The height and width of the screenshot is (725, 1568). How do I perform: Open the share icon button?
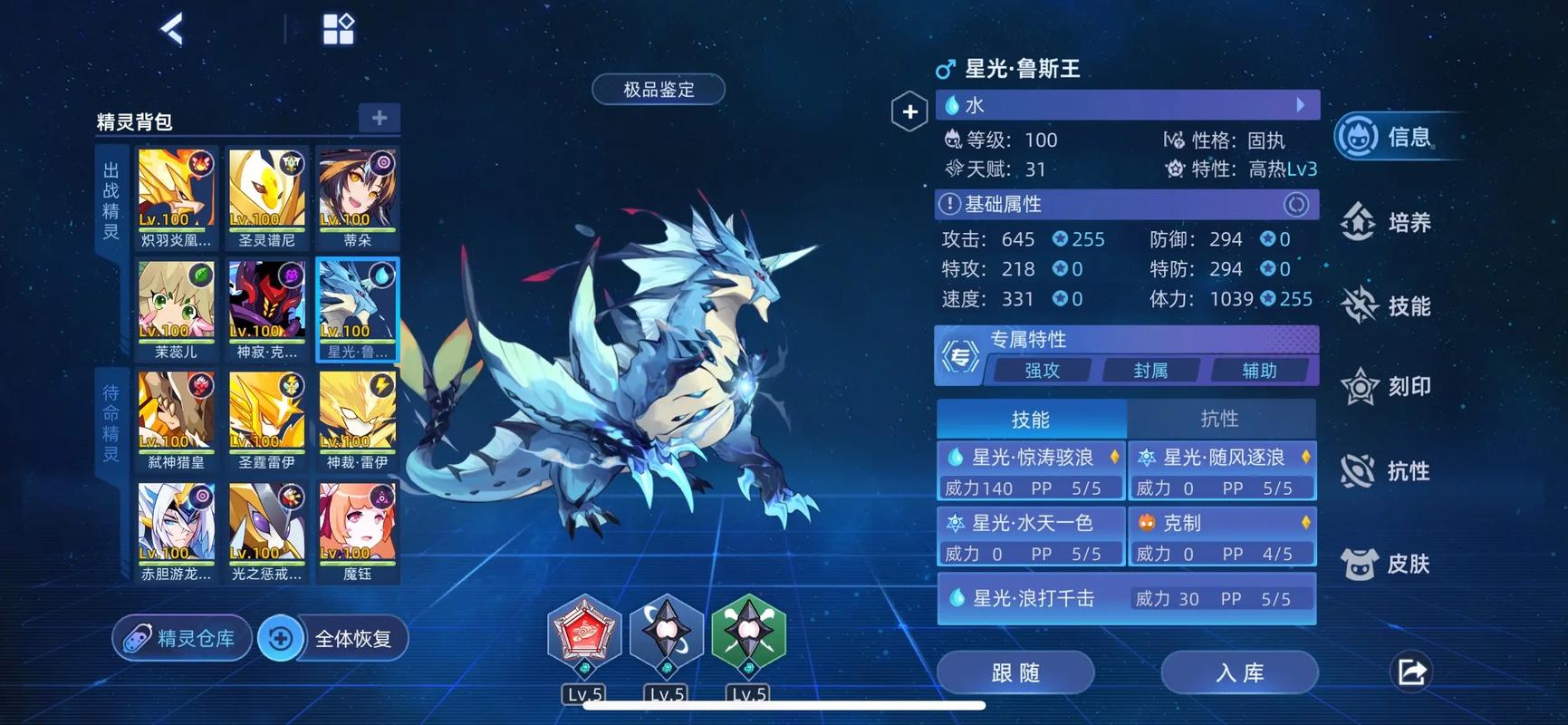click(x=1411, y=672)
